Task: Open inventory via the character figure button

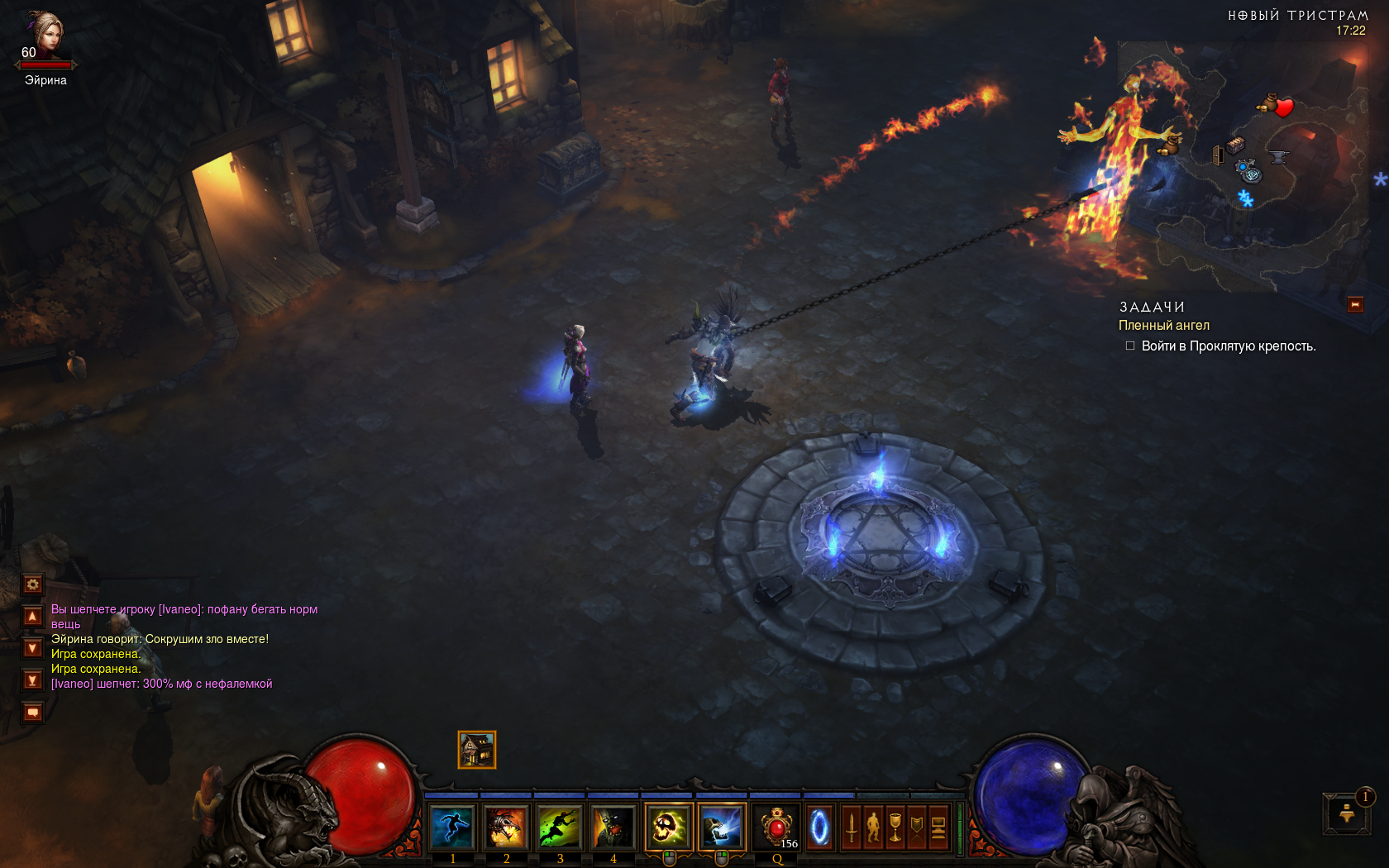Action: pyautogui.click(x=873, y=827)
